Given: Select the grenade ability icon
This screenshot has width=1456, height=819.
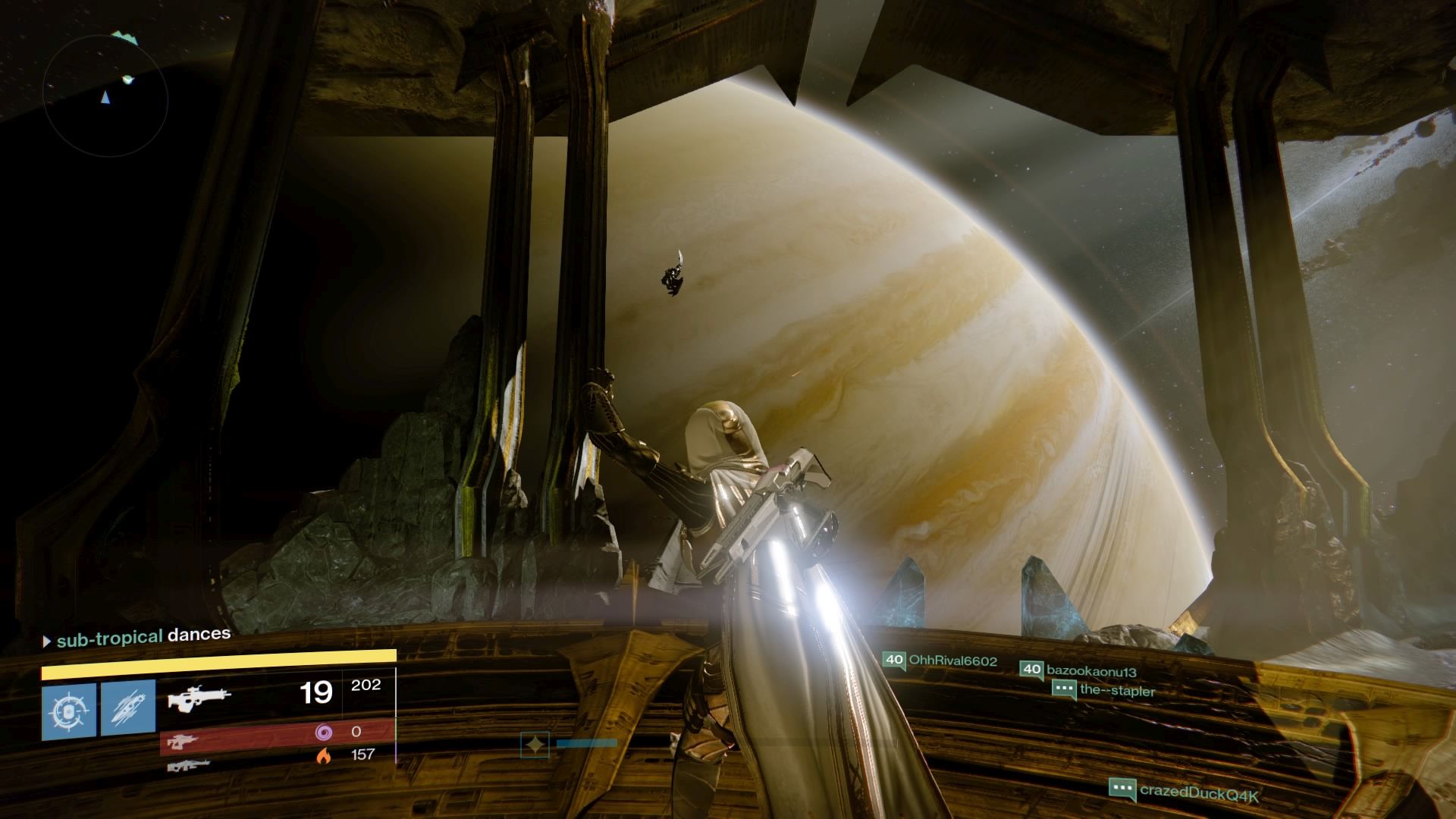Looking at the screenshot, I should 69,711.
